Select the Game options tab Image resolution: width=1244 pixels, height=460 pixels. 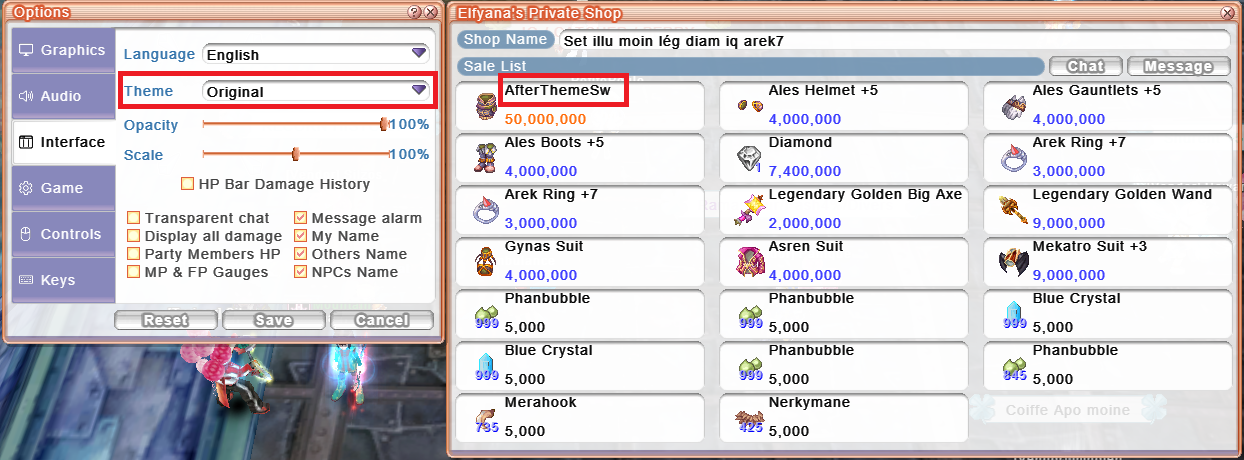click(x=62, y=188)
